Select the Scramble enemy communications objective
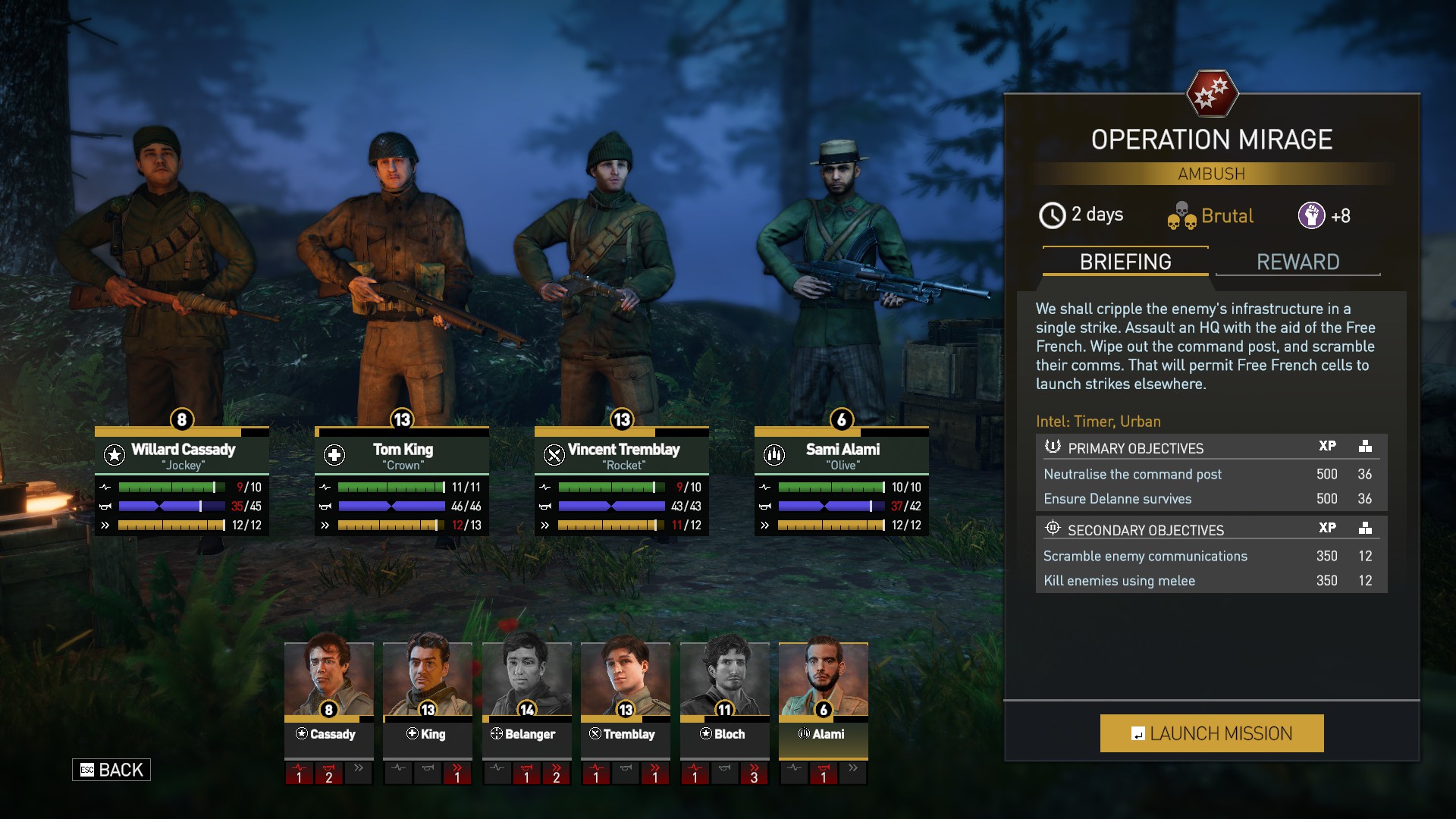The width and height of the screenshot is (1456, 819). [1145, 556]
